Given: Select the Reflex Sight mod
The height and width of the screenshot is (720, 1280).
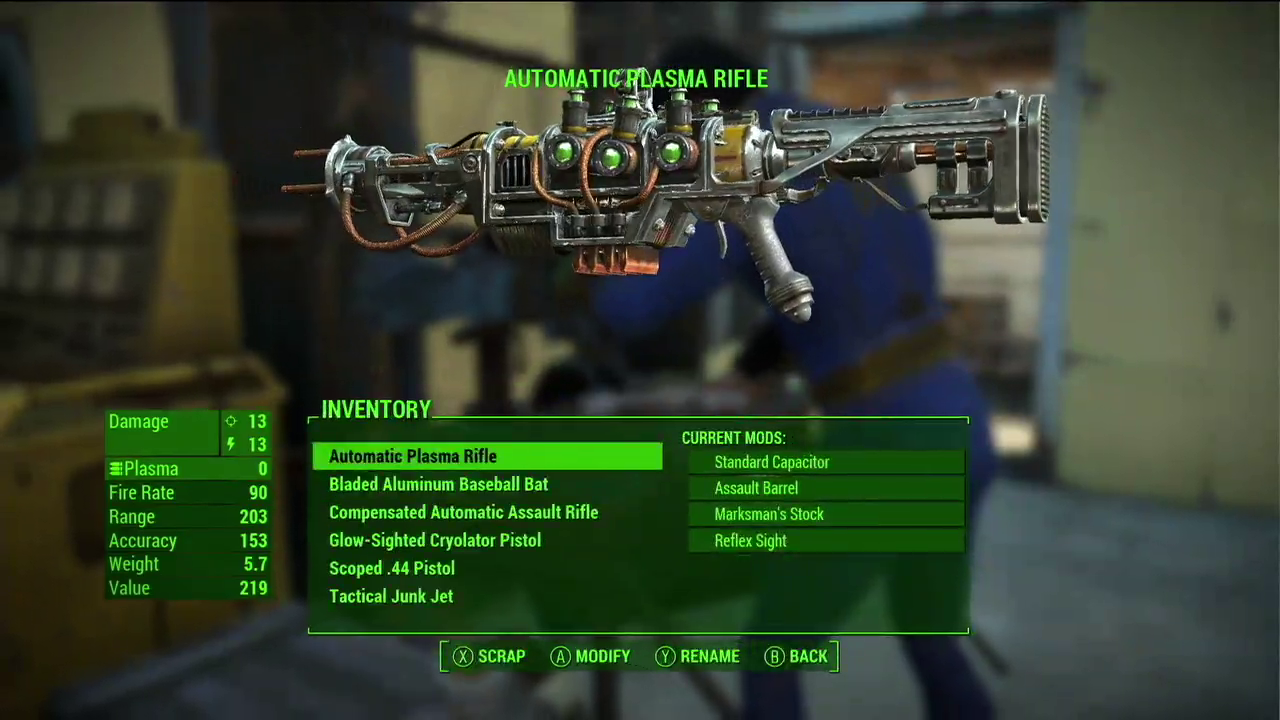Looking at the screenshot, I should click(826, 541).
